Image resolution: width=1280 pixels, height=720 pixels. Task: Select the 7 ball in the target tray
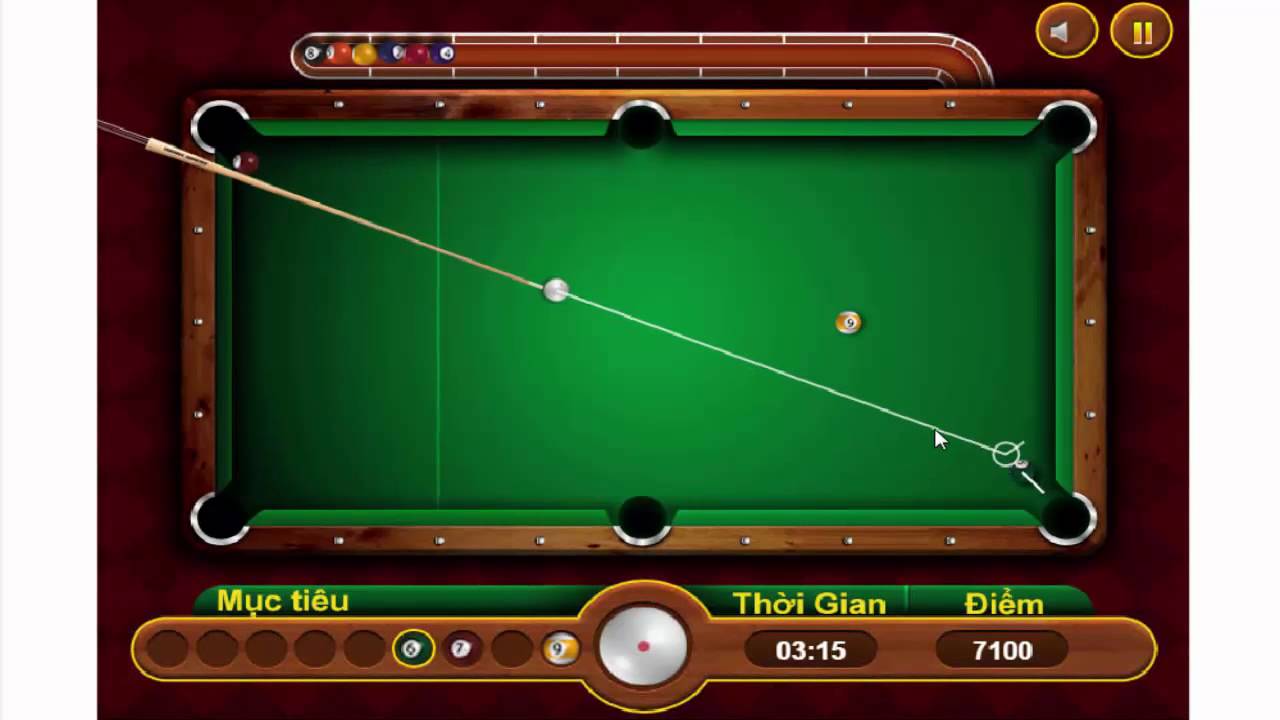click(x=461, y=650)
